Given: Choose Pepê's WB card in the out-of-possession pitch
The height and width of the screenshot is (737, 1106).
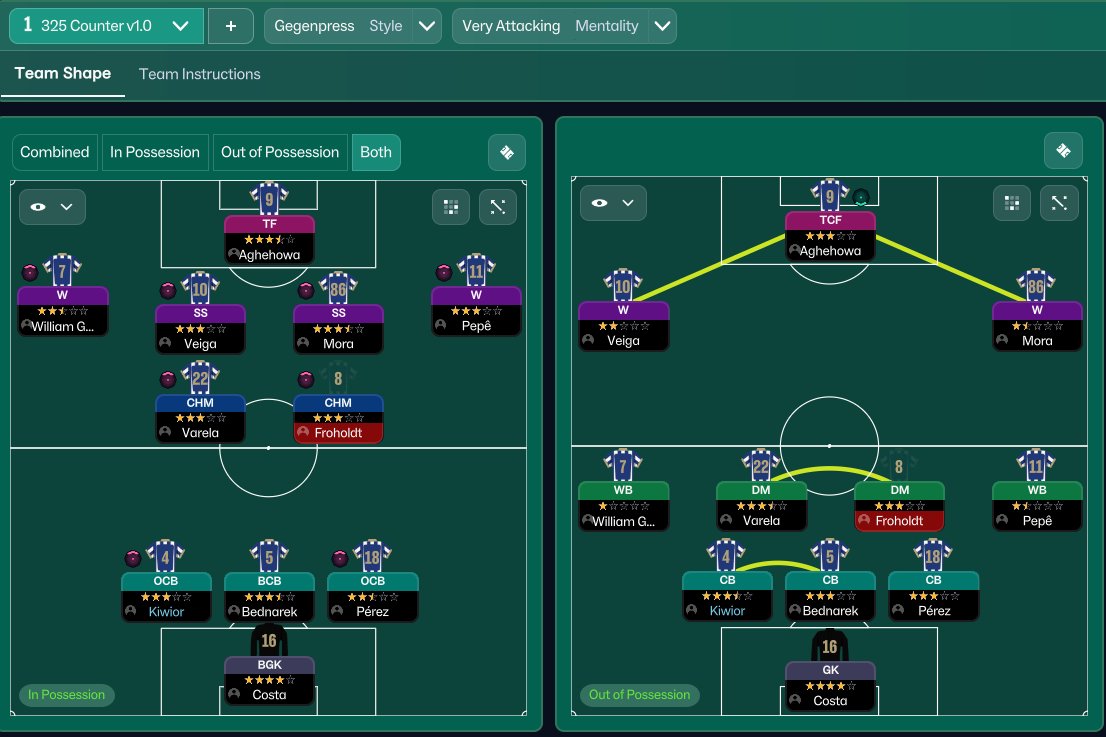Looking at the screenshot, I should coord(1036,506).
